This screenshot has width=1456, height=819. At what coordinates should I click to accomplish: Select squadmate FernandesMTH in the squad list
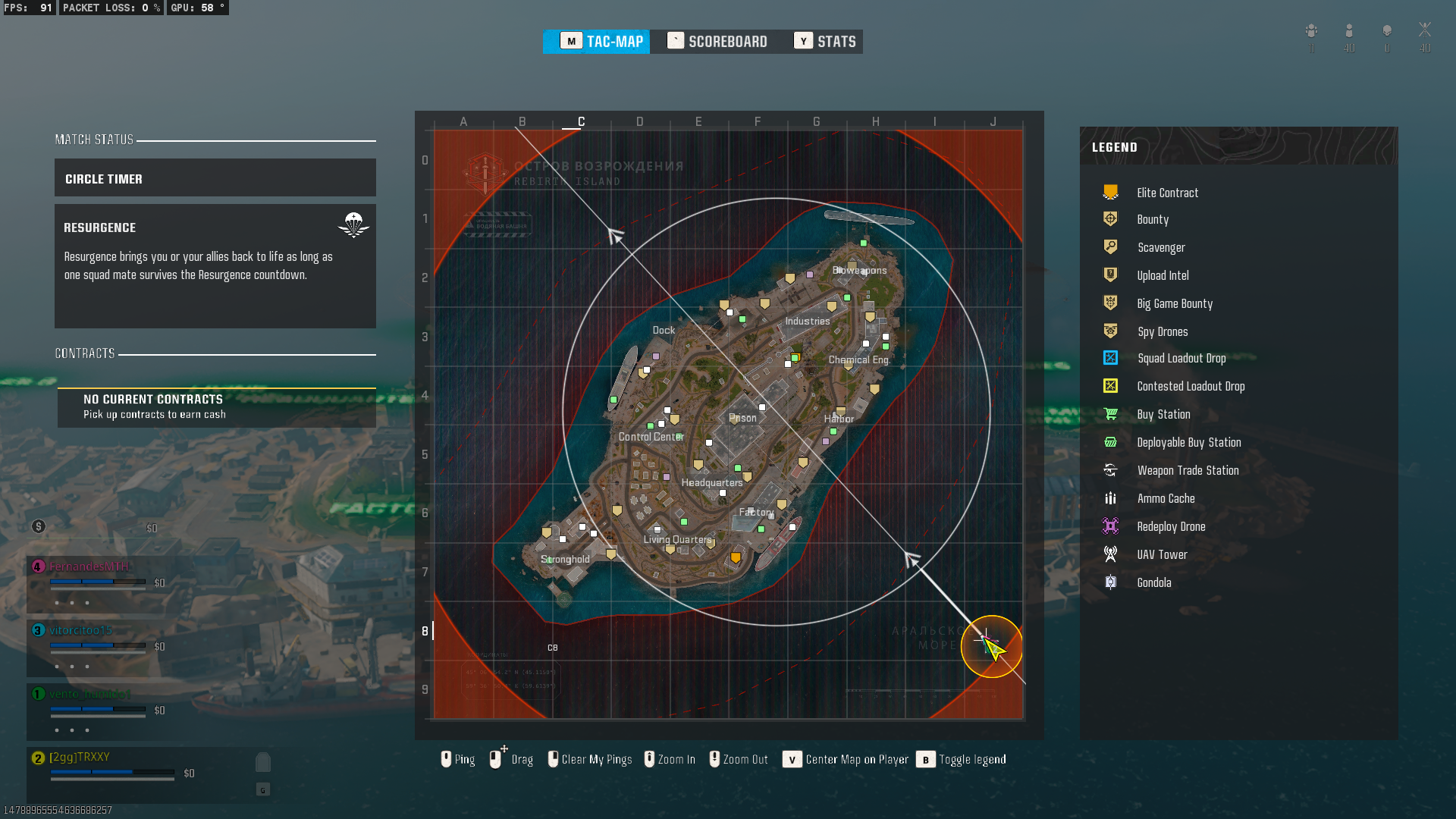tap(89, 566)
